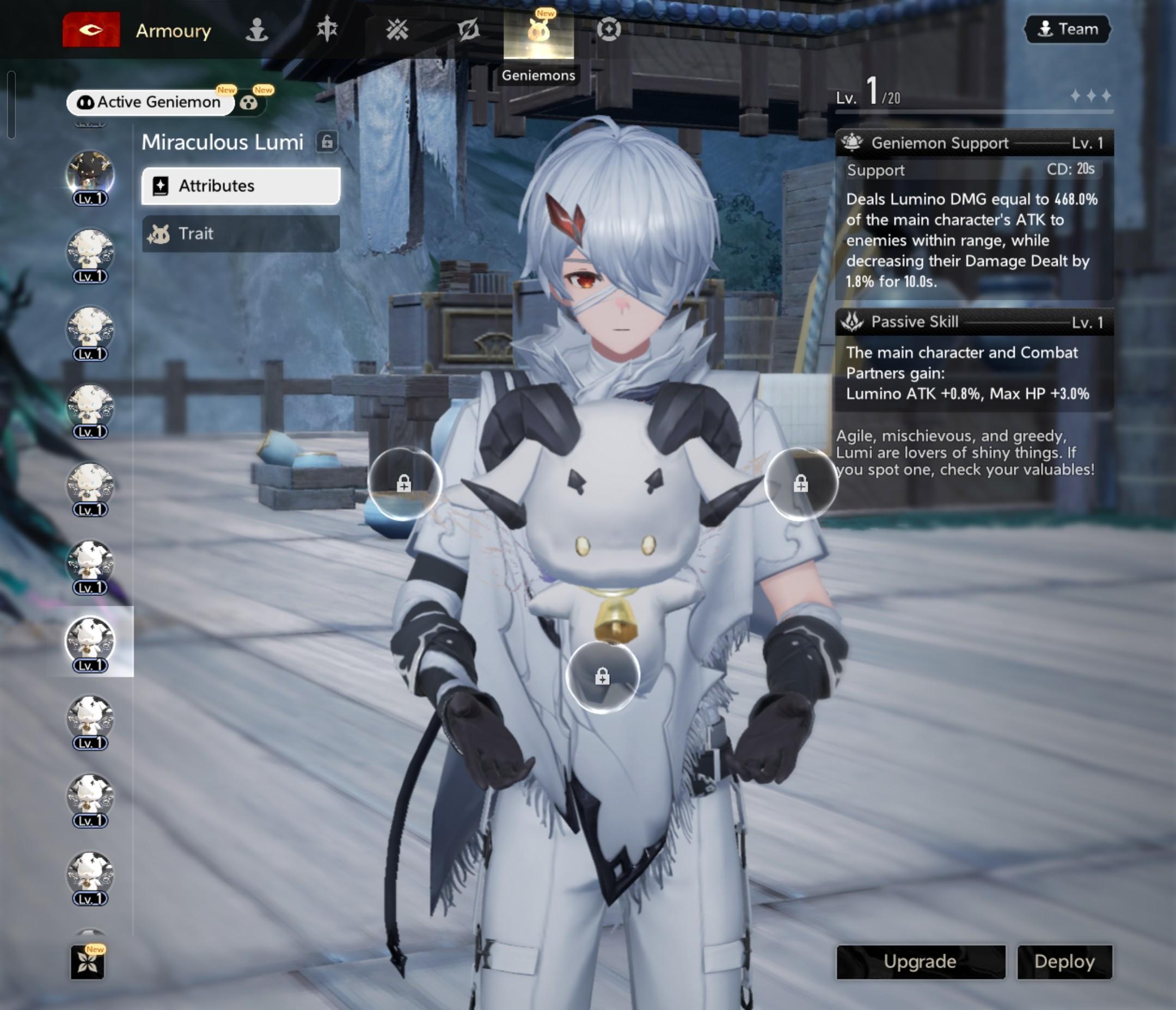Open the crossed swords armoury tab
1176x1010 pixels.
coord(397,29)
